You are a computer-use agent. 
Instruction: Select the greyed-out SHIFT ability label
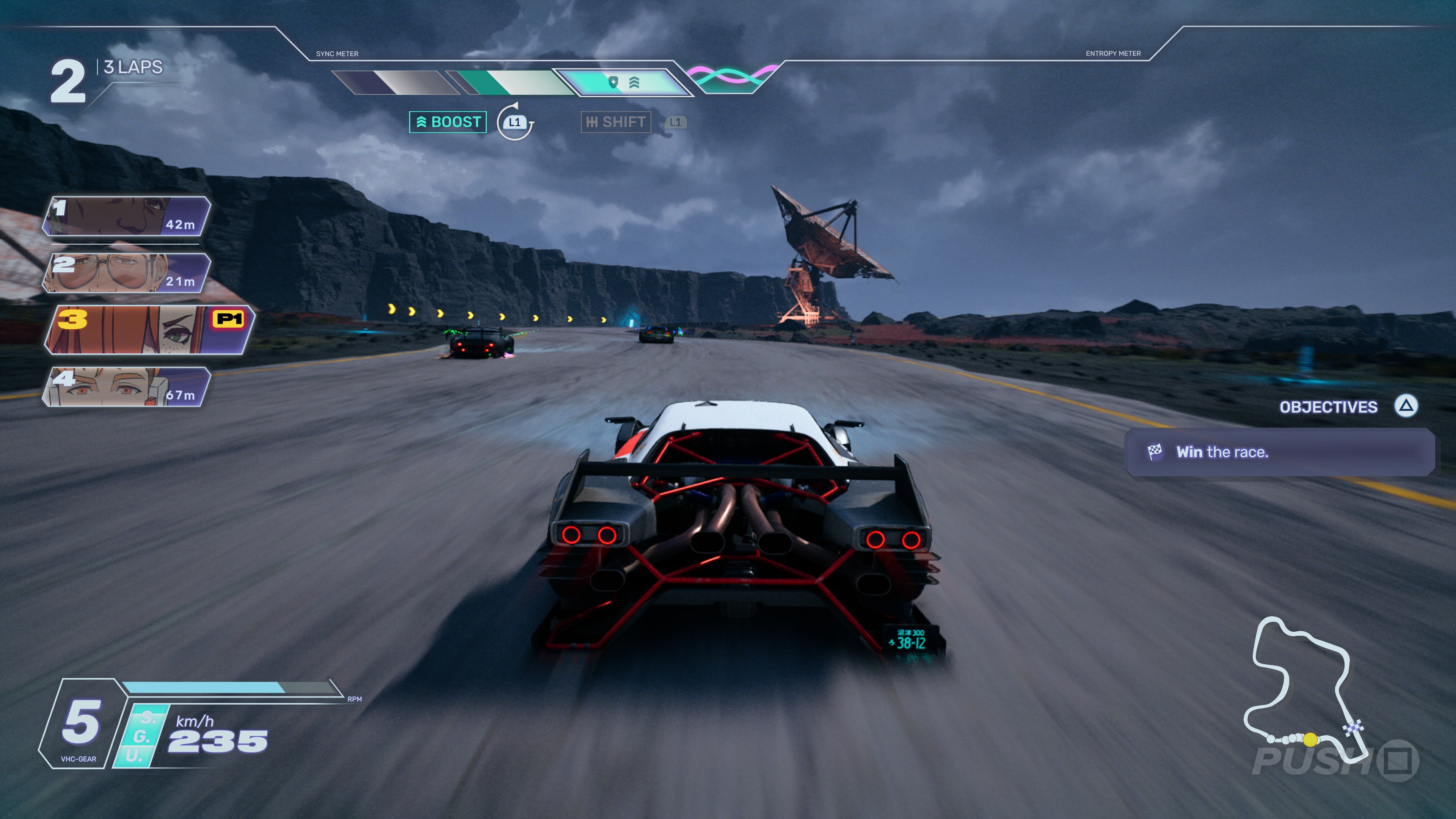(x=615, y=122)
